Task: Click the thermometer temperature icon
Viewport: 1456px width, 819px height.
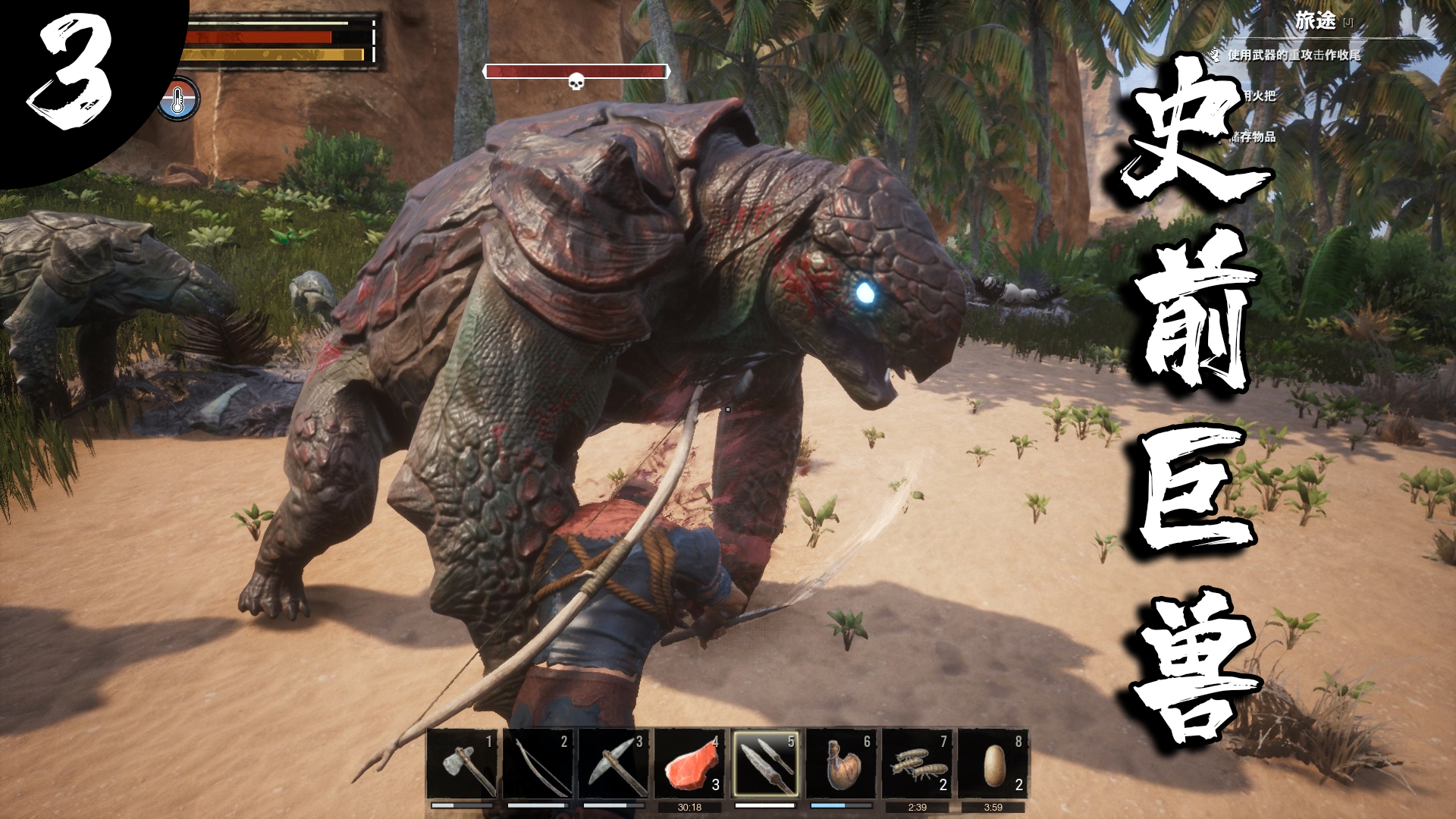Action: point(178,100)
